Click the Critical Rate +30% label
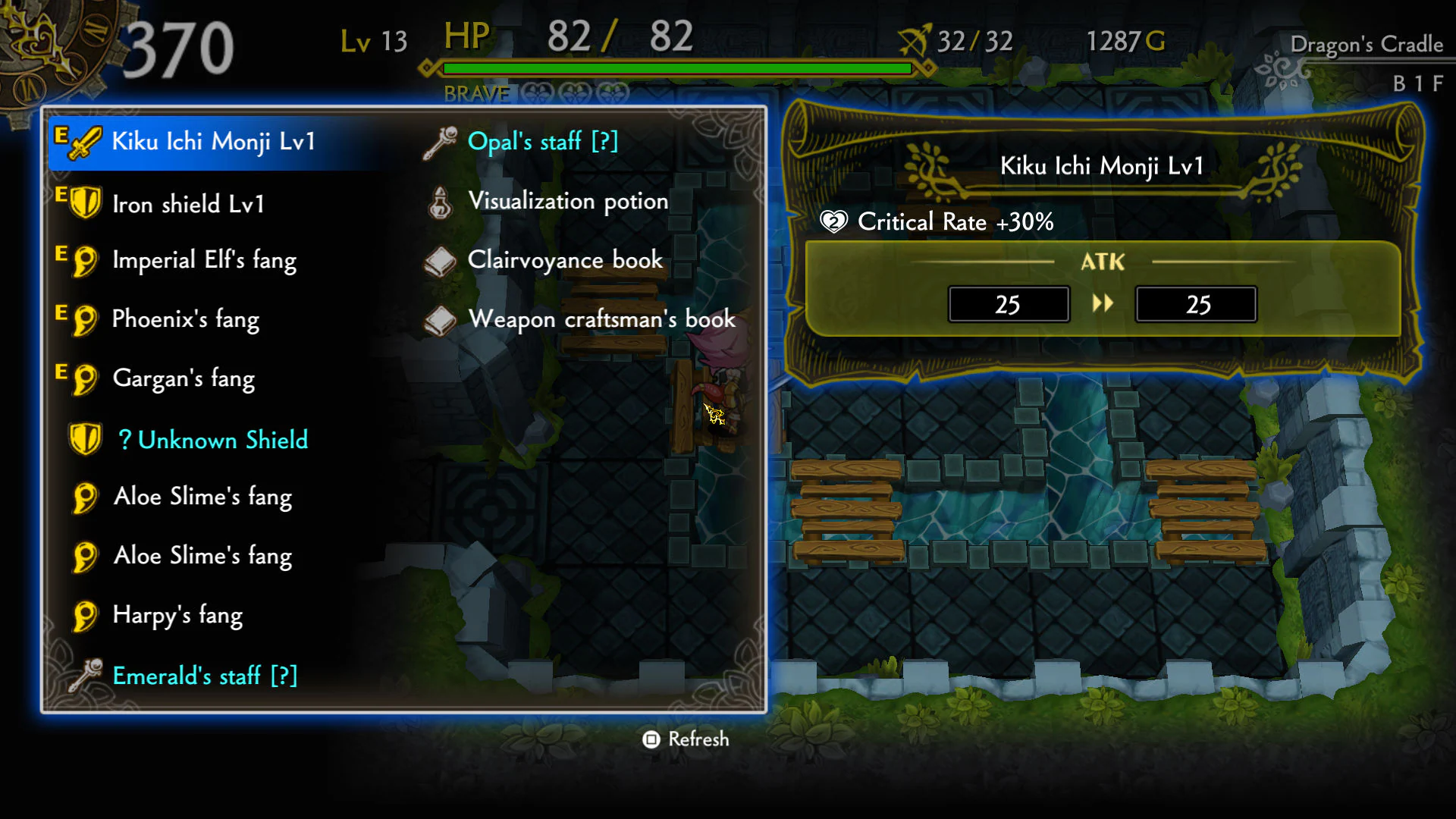Image resolution: width=1456 pixels, height=819 pixels. click(955, 221)
